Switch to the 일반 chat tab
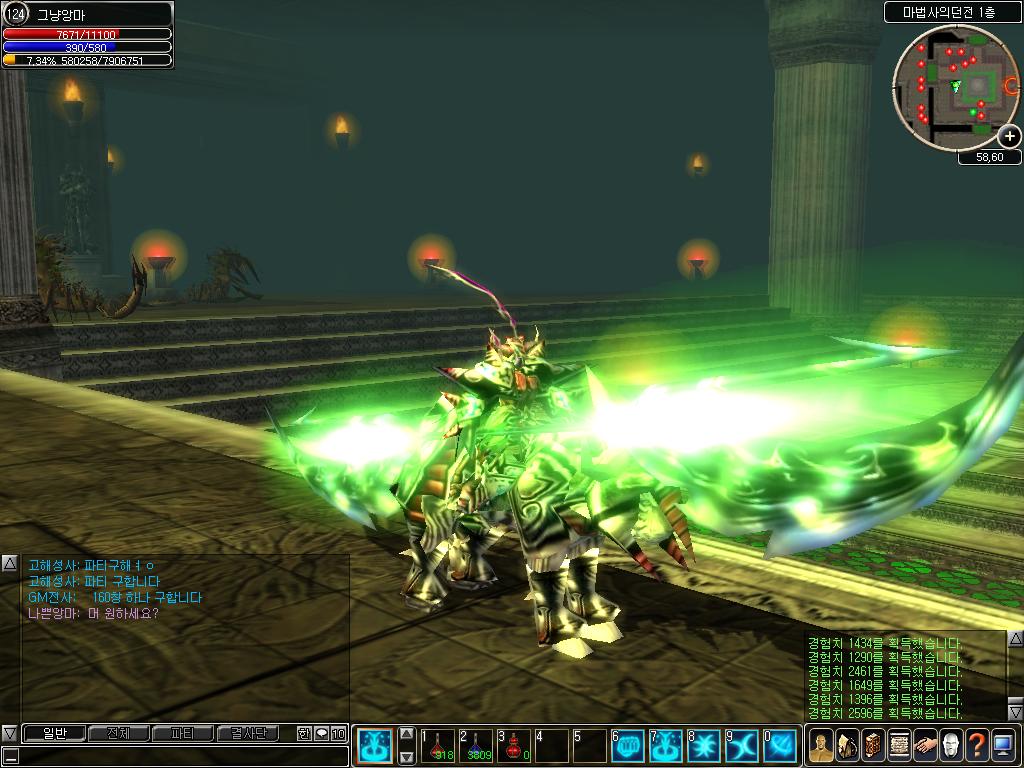1024x768 pixels. [53, 733]
